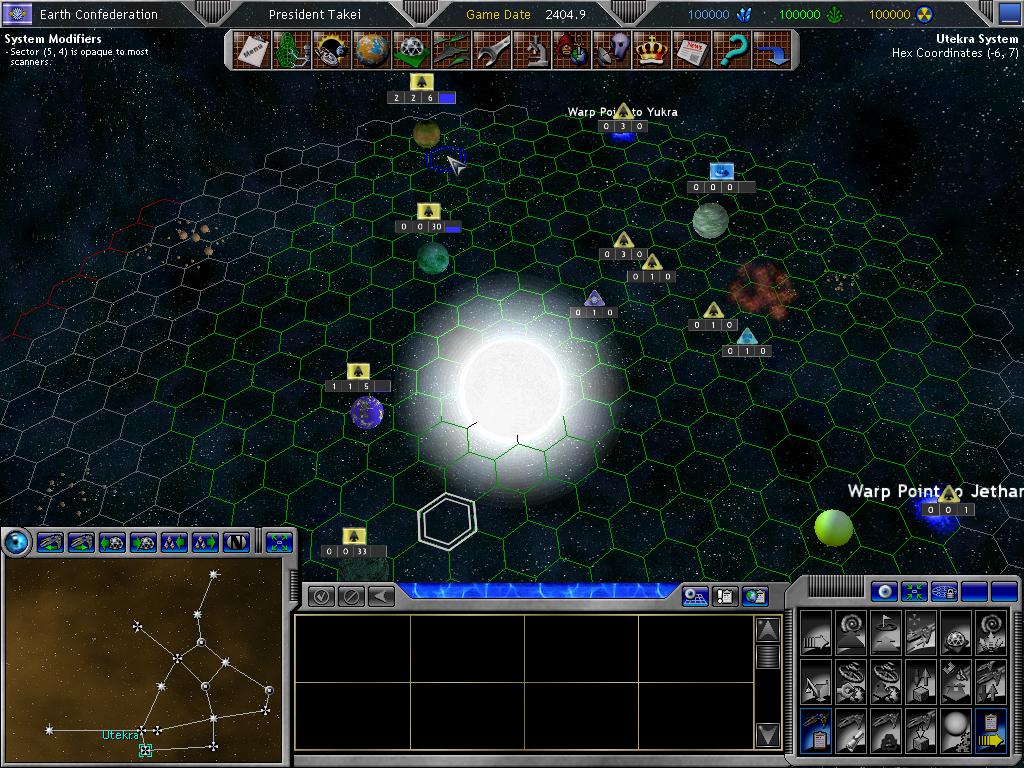Open the geodesic dome colonies icon
The width and height of the screenshot is (1024, 768).
410,49
